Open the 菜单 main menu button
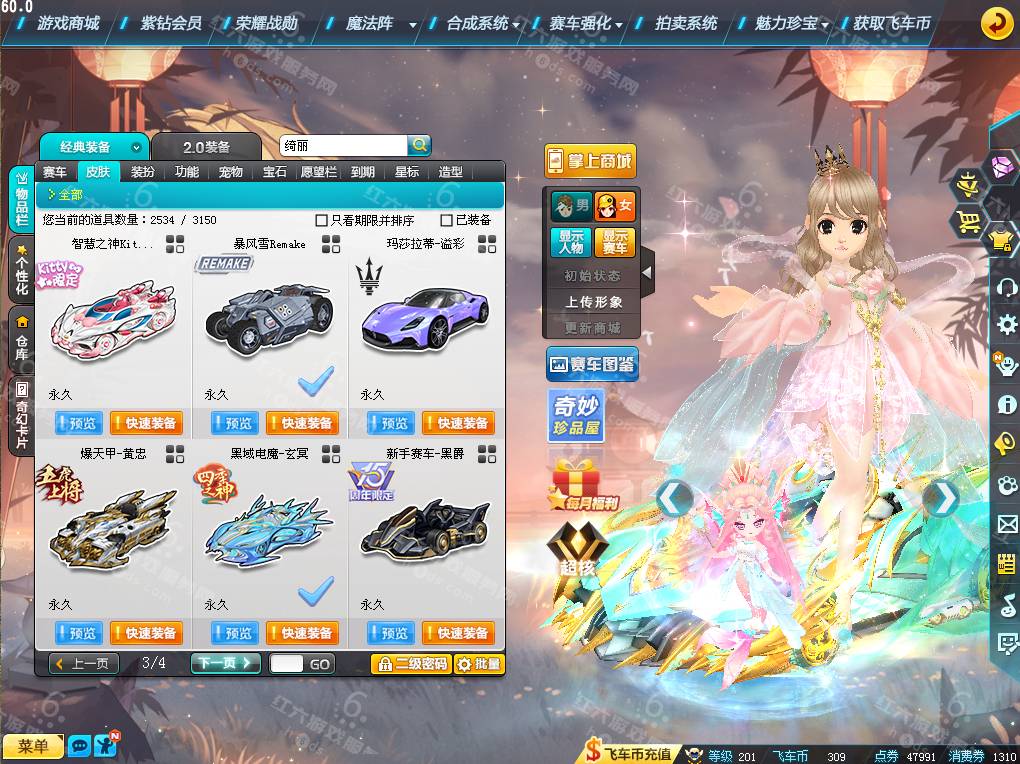Screen dimensions: 1020x764 [32, 746]
